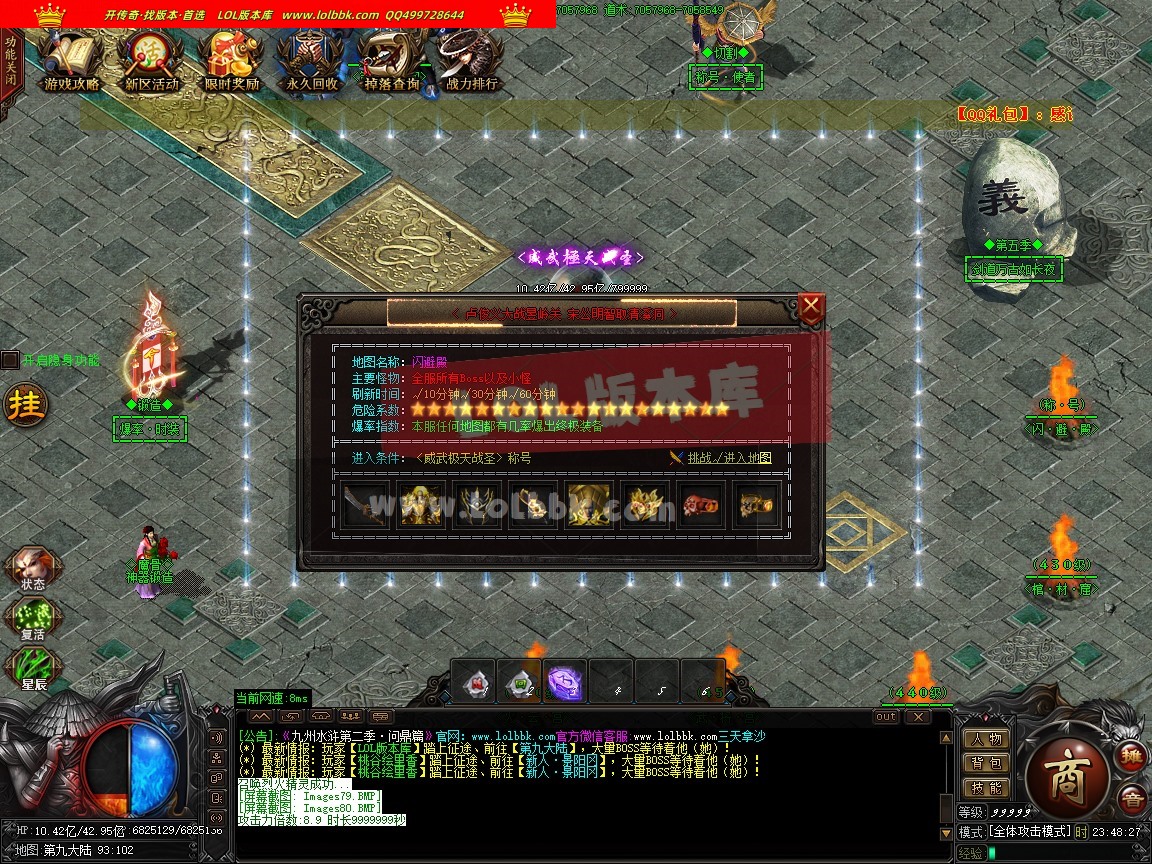This screenshot has width=1152, height=864.
Task: Open the 摊 stall button
Action: point(1132,757)
